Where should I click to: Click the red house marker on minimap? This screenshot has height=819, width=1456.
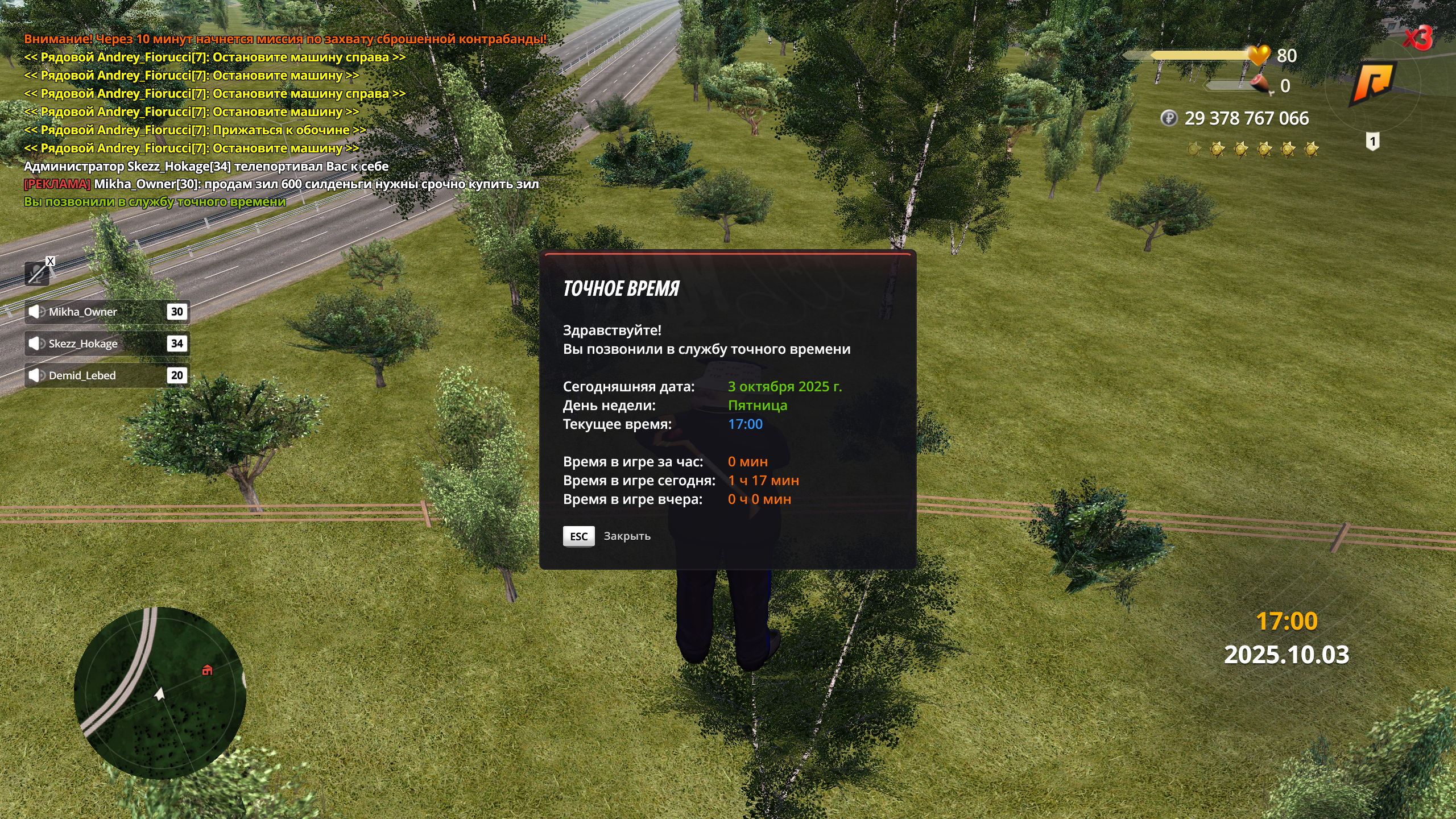click(208, 671)
